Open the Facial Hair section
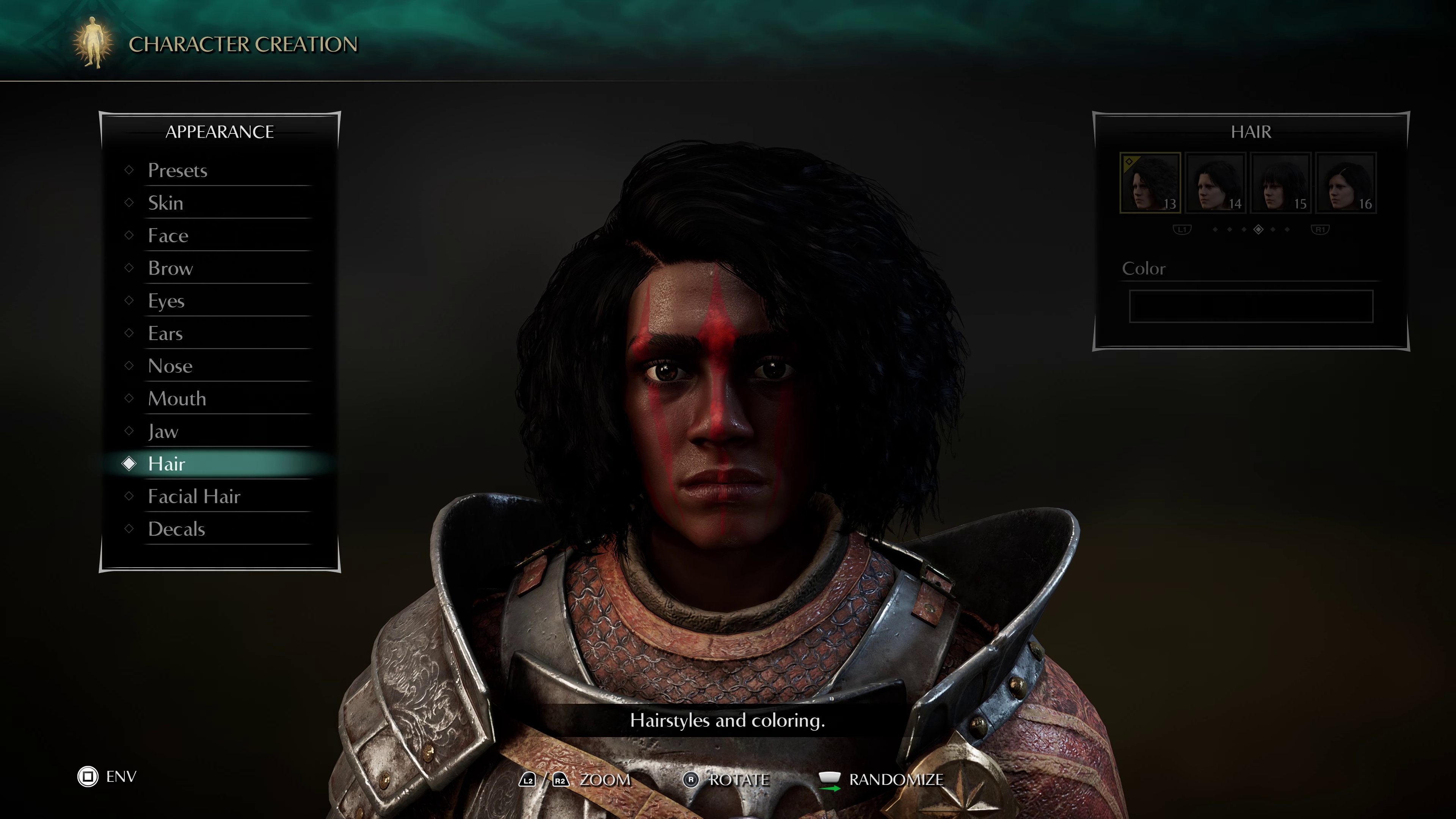 (x=194, y=496)
